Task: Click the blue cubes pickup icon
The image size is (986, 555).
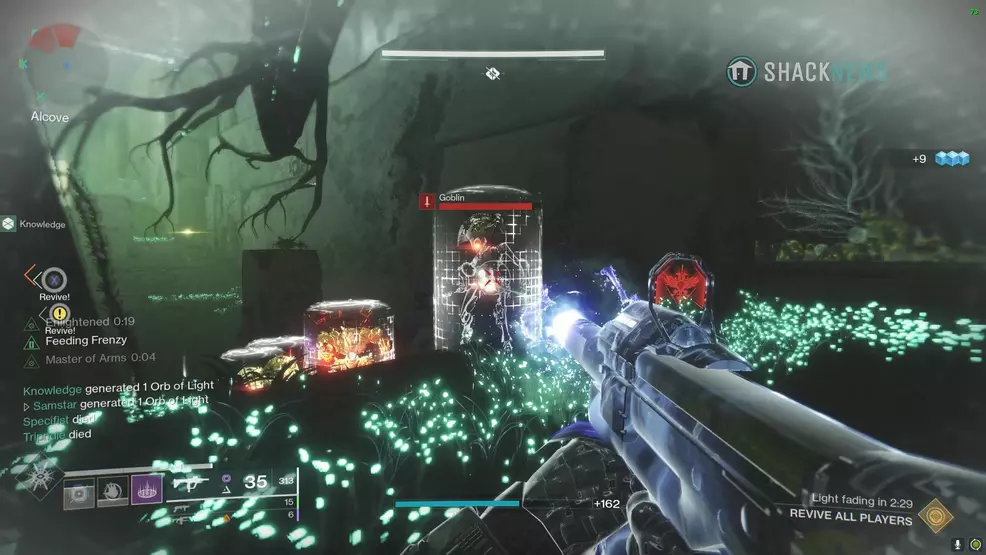Action: point(953,159)
